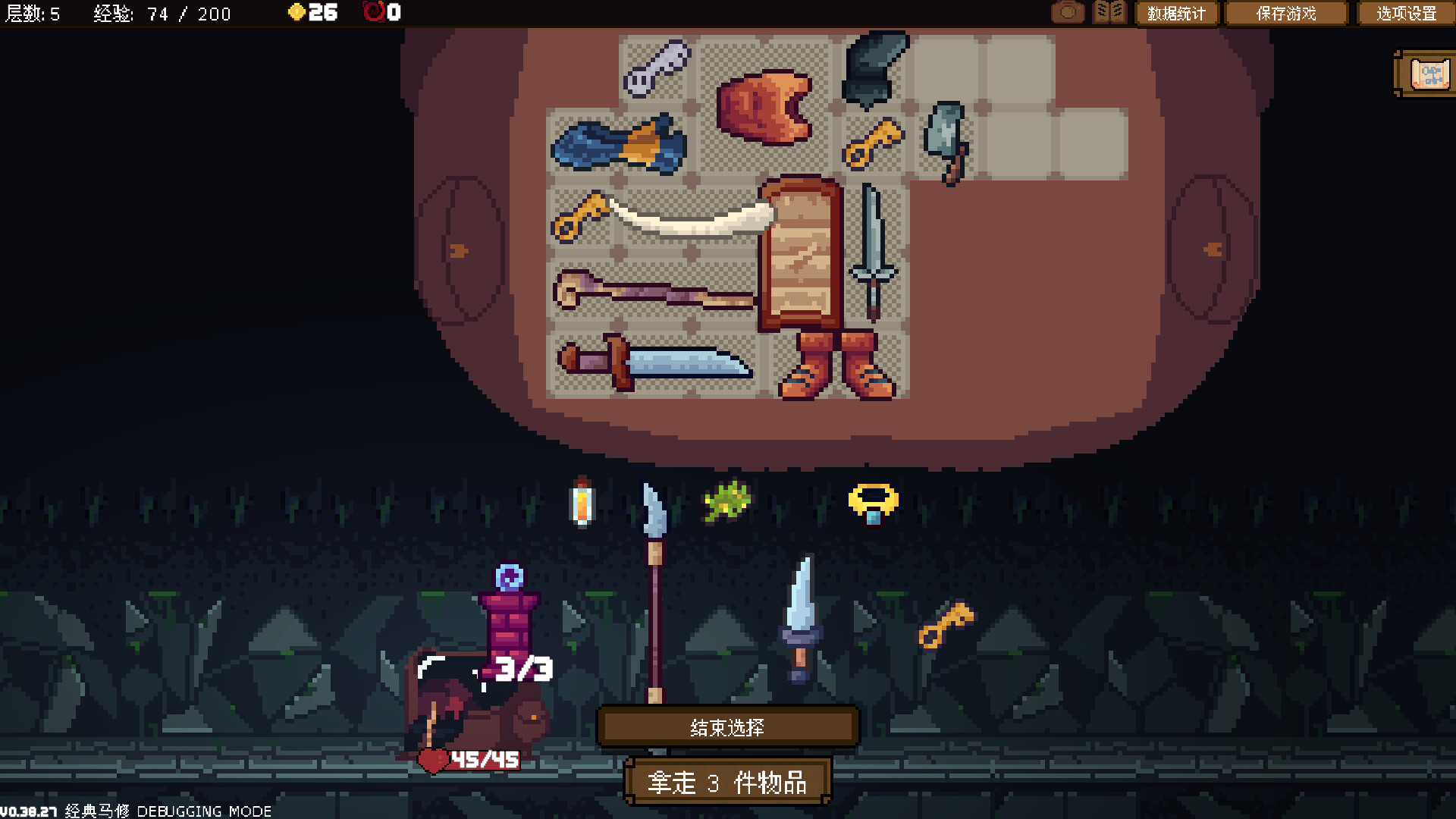Click the red curse counter showing 0

(379, 12)
